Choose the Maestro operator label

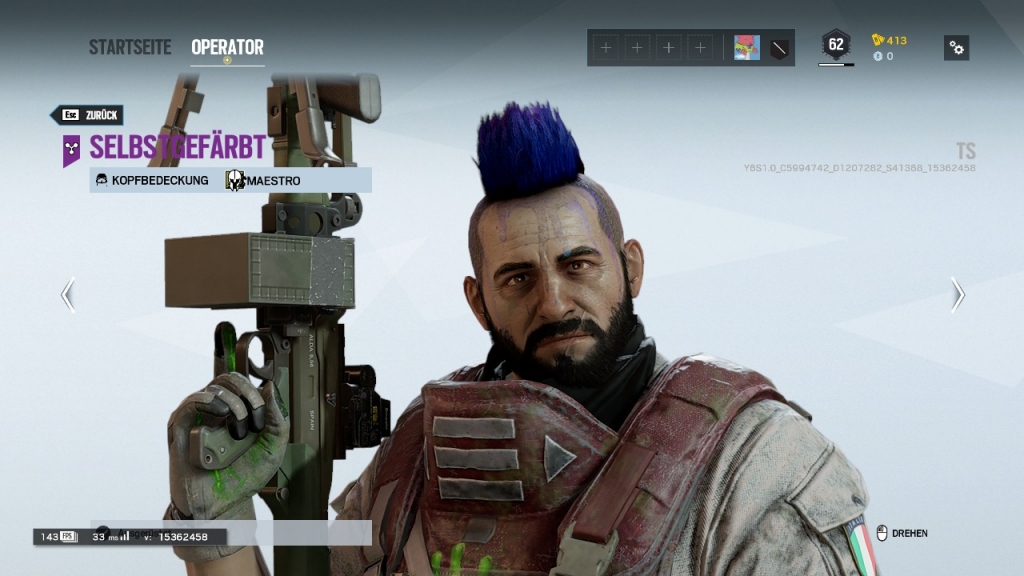263,181
